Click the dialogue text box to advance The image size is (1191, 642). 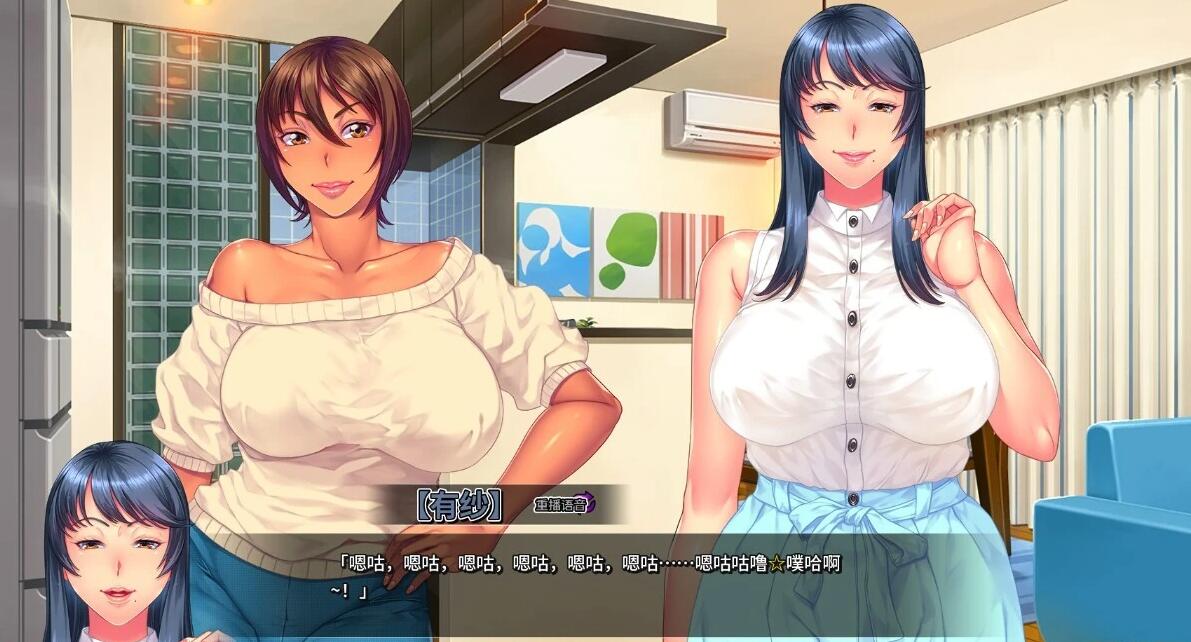[x=600, y=578]
